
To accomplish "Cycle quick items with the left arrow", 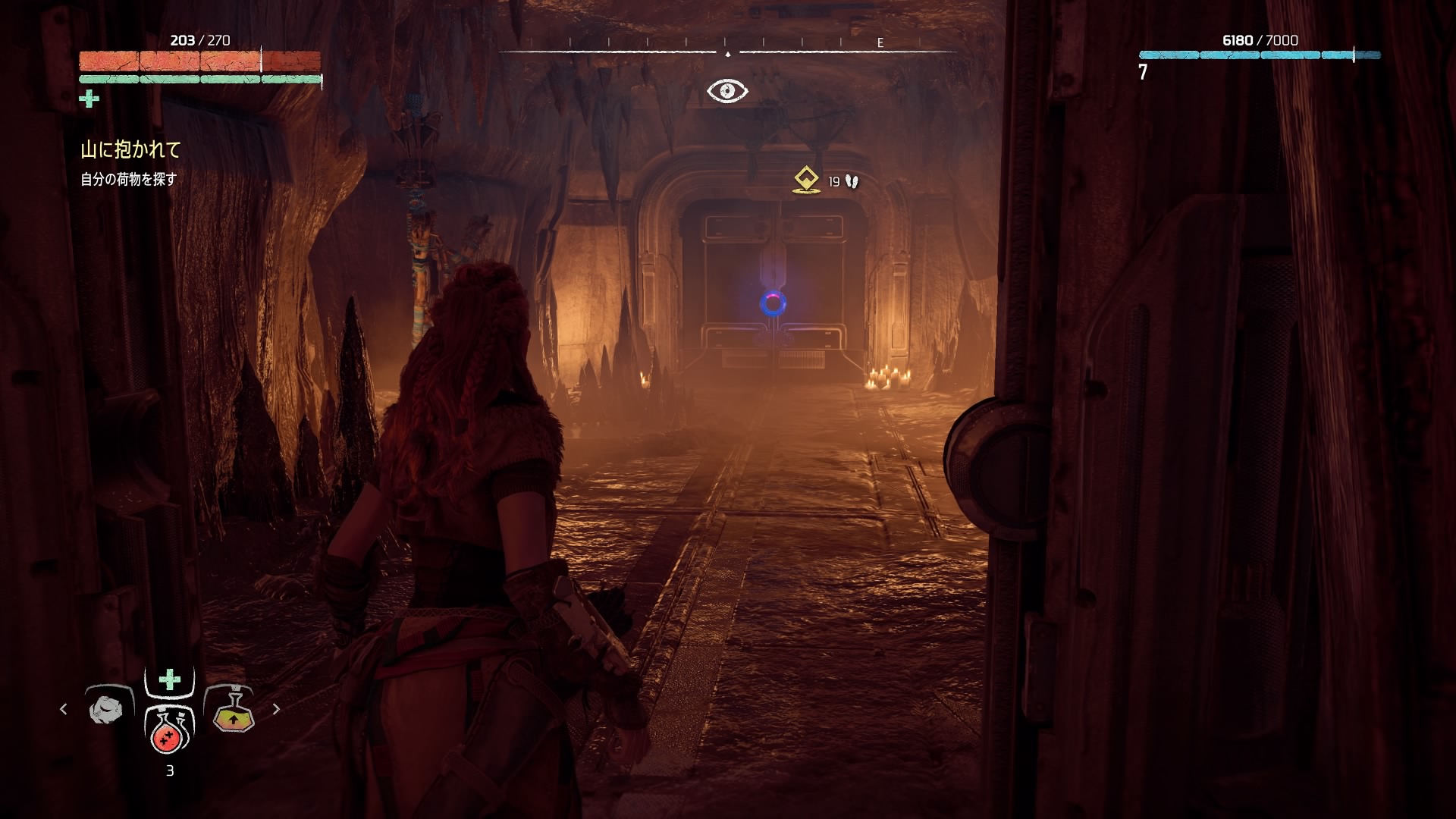I will point(64,709).
